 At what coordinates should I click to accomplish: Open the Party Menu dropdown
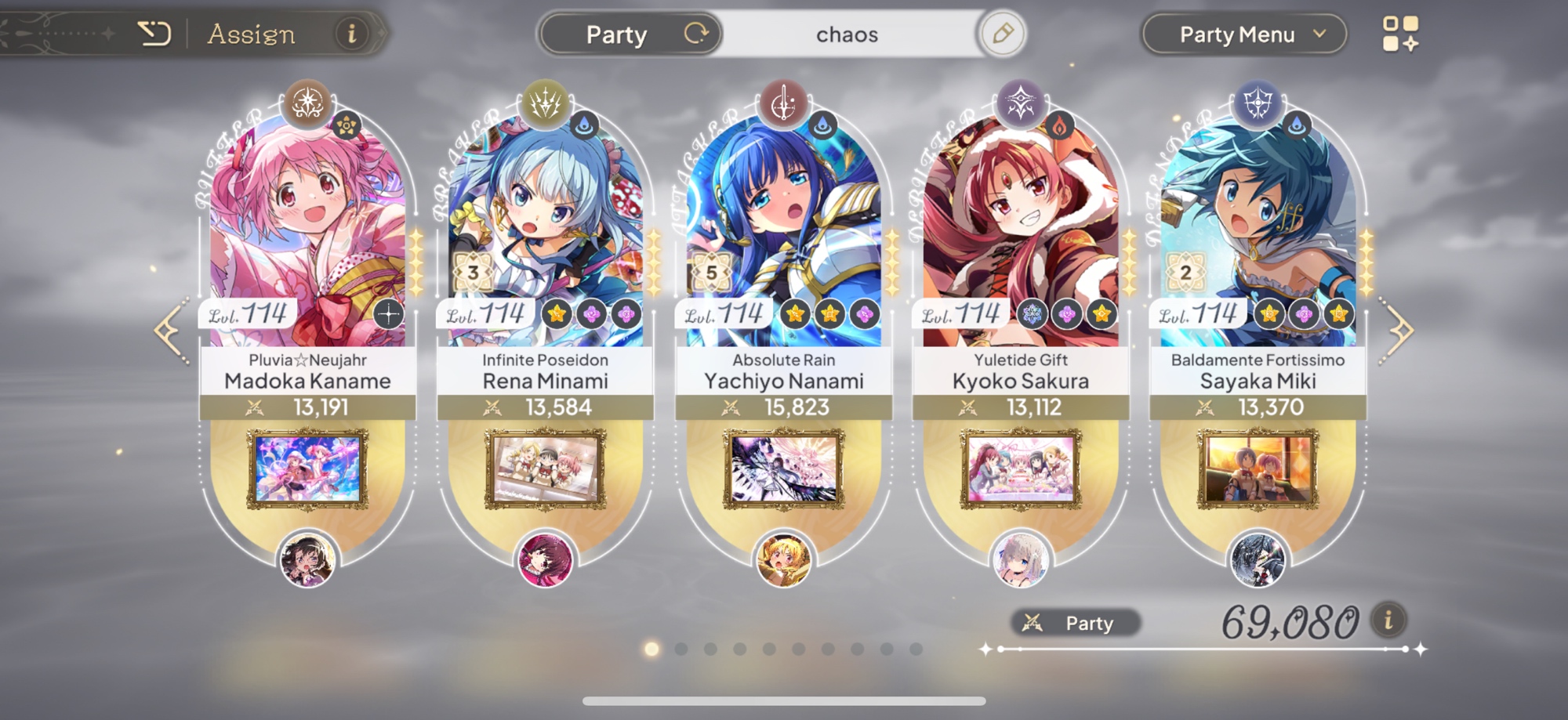tap(1243, 34)
